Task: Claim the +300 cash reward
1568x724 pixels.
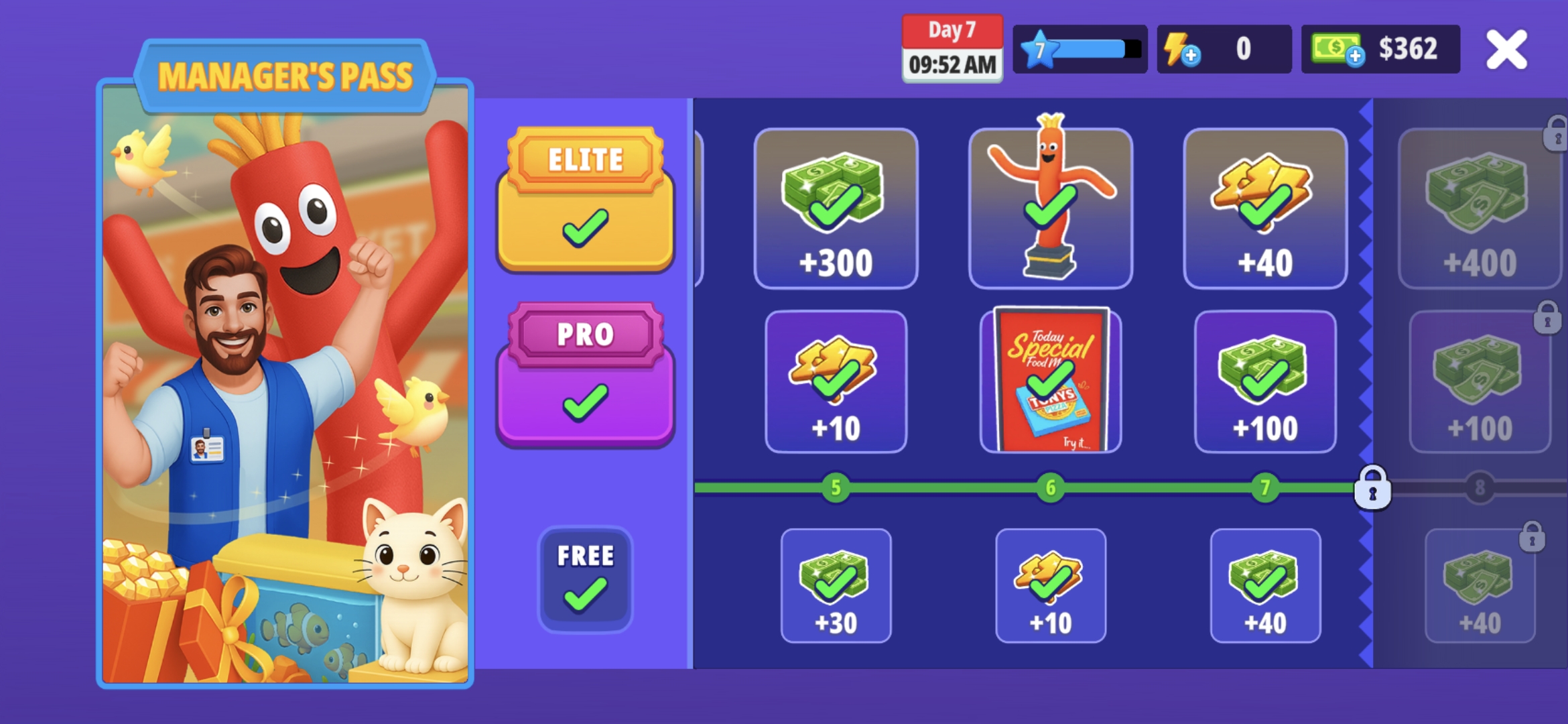Action: click(835, 208)
